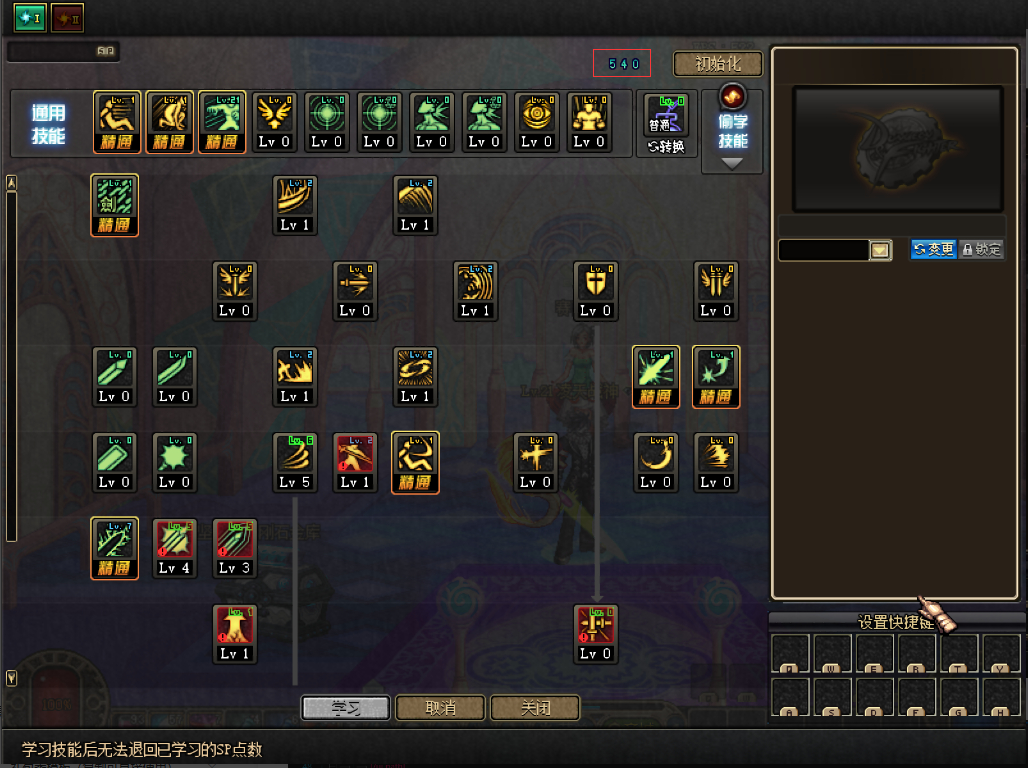Viewport: 1028px width, 768px height.
Task: Toggle the 锁定 lock button
Action: (981, 249)
